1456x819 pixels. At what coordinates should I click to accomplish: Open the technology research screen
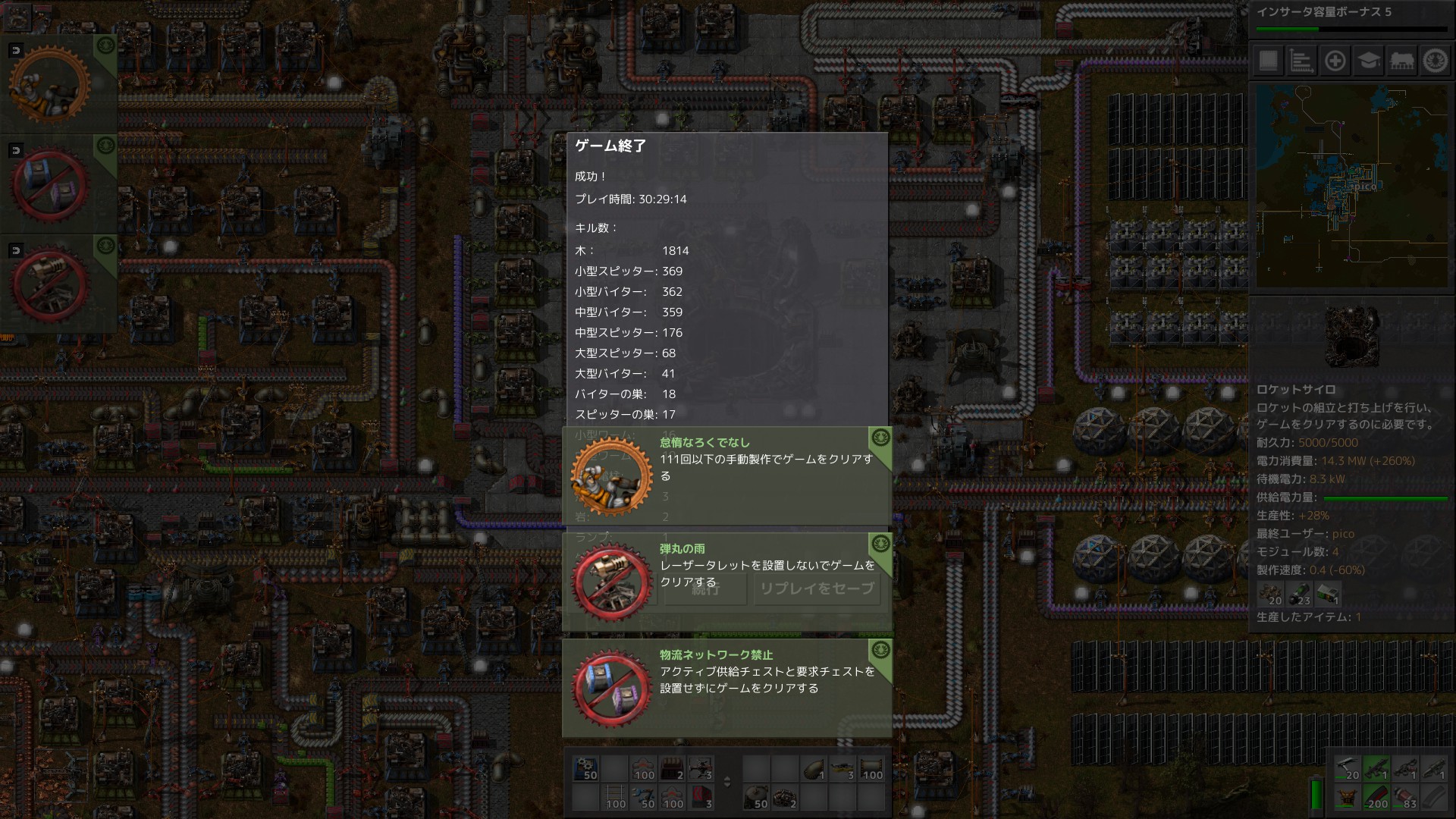pos(1370,61)
